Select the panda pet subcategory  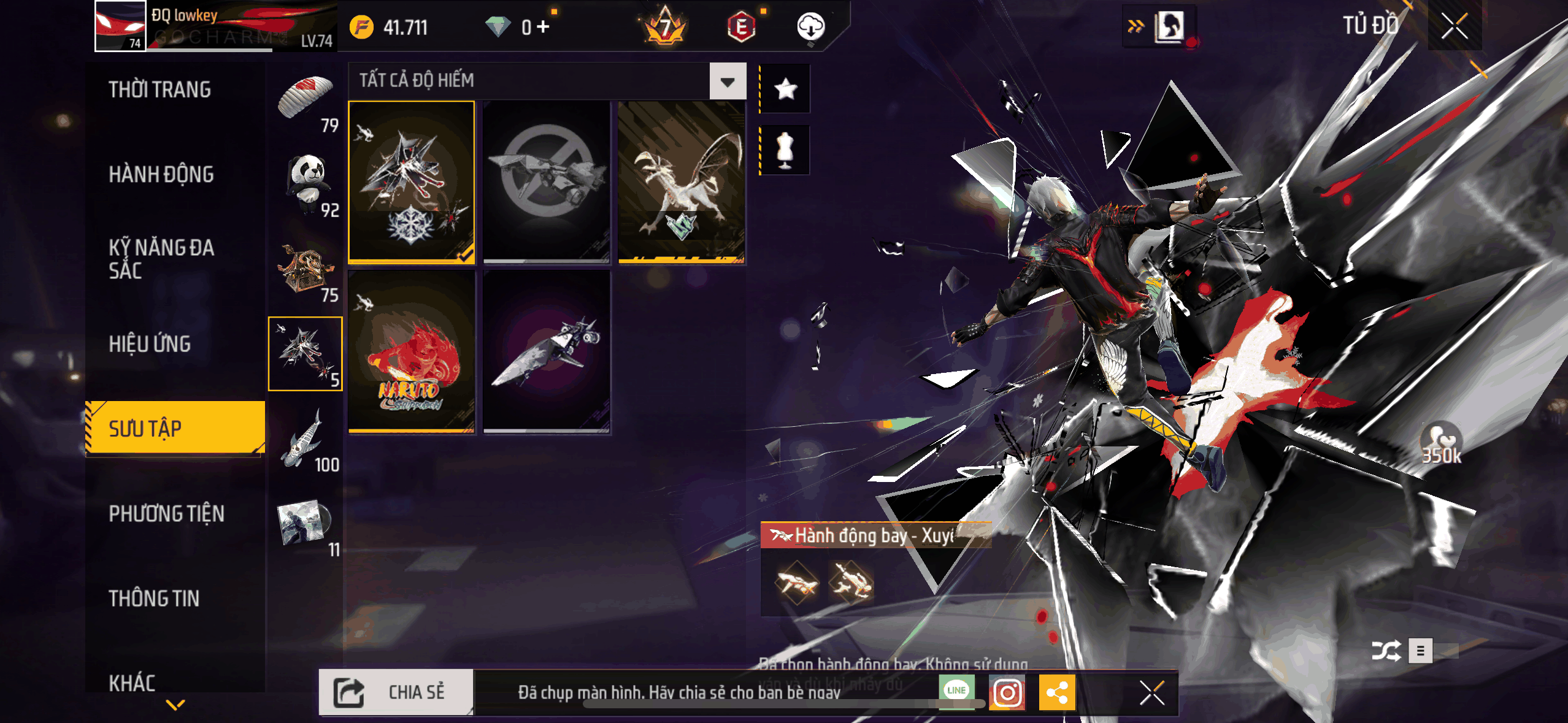pyautogui.click(x=307, y=183)
